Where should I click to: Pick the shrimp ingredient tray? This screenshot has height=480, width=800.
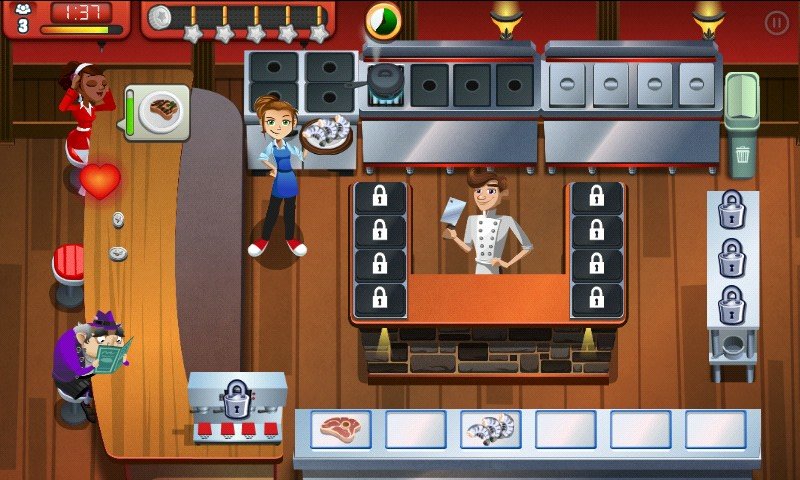pos(490,429)
